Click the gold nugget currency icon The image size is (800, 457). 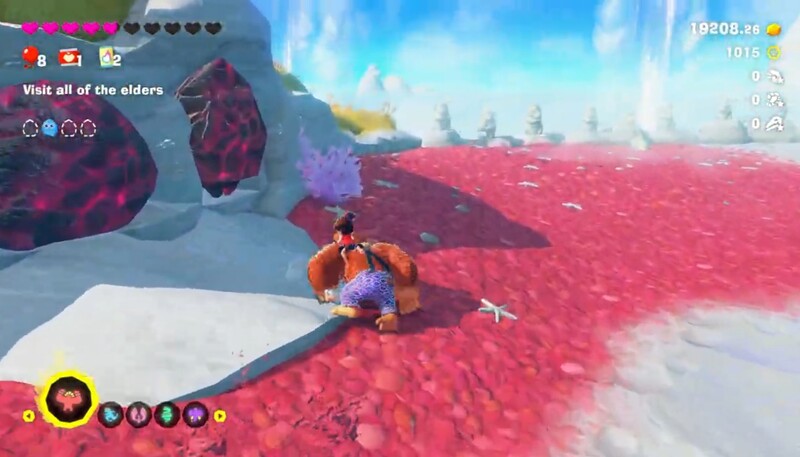(x=773, y=29)
